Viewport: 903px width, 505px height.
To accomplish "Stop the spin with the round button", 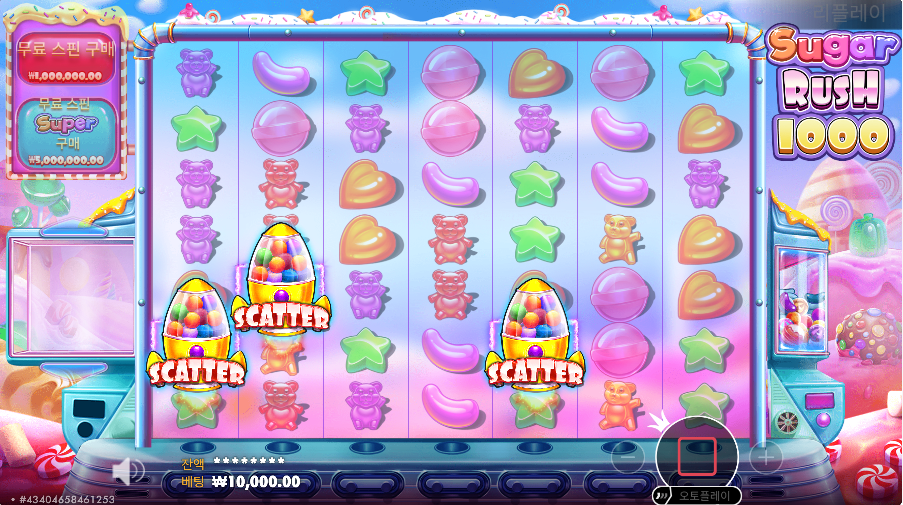I will point(697,457).
